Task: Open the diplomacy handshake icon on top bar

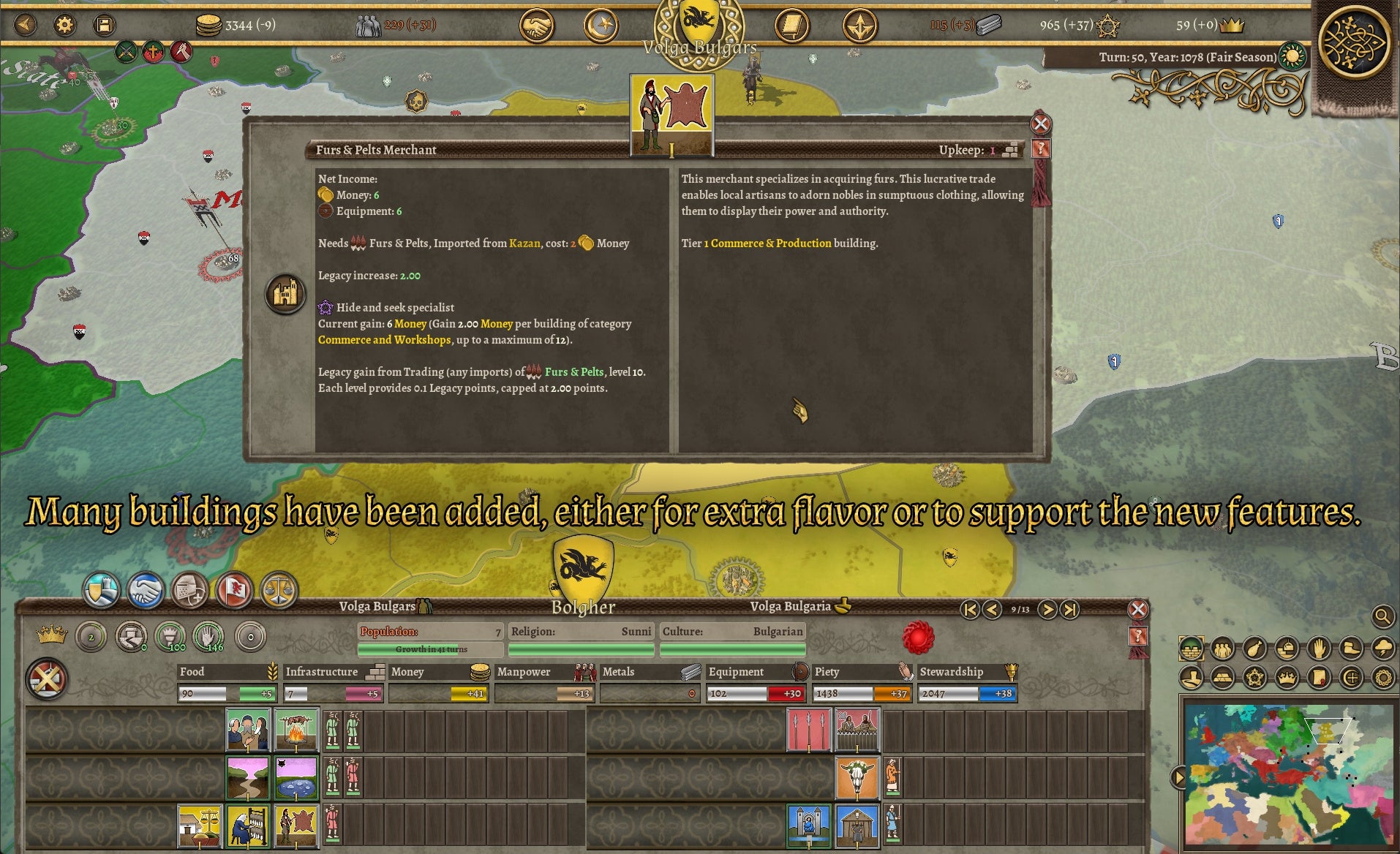Action: [x=538, y=25]
